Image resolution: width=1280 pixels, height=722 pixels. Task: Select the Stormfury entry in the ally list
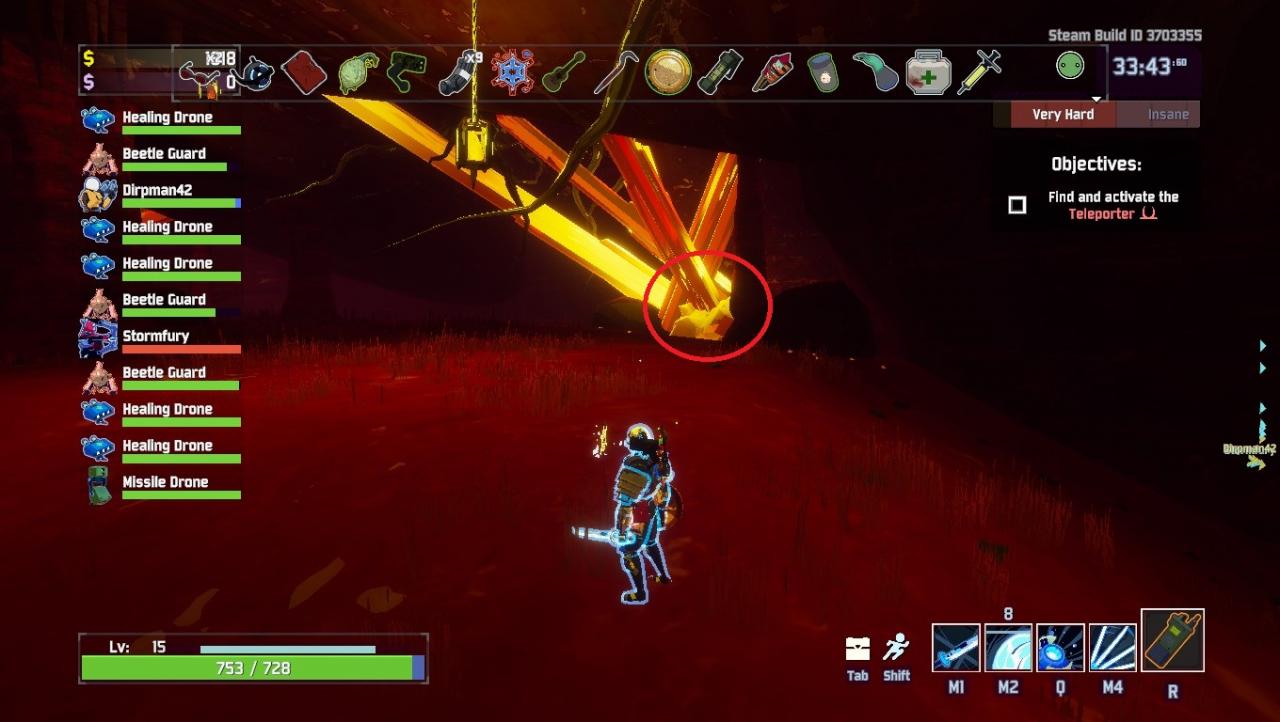point(155,336)
